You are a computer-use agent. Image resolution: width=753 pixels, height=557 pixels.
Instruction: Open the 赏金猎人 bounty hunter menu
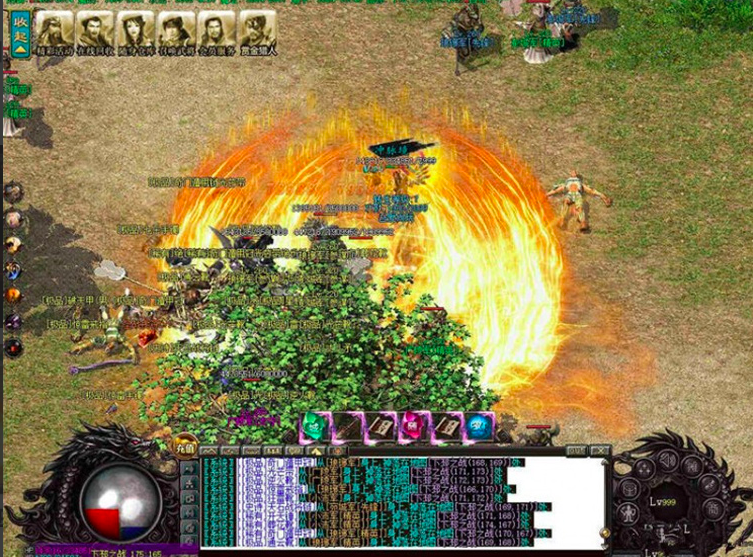258,32
